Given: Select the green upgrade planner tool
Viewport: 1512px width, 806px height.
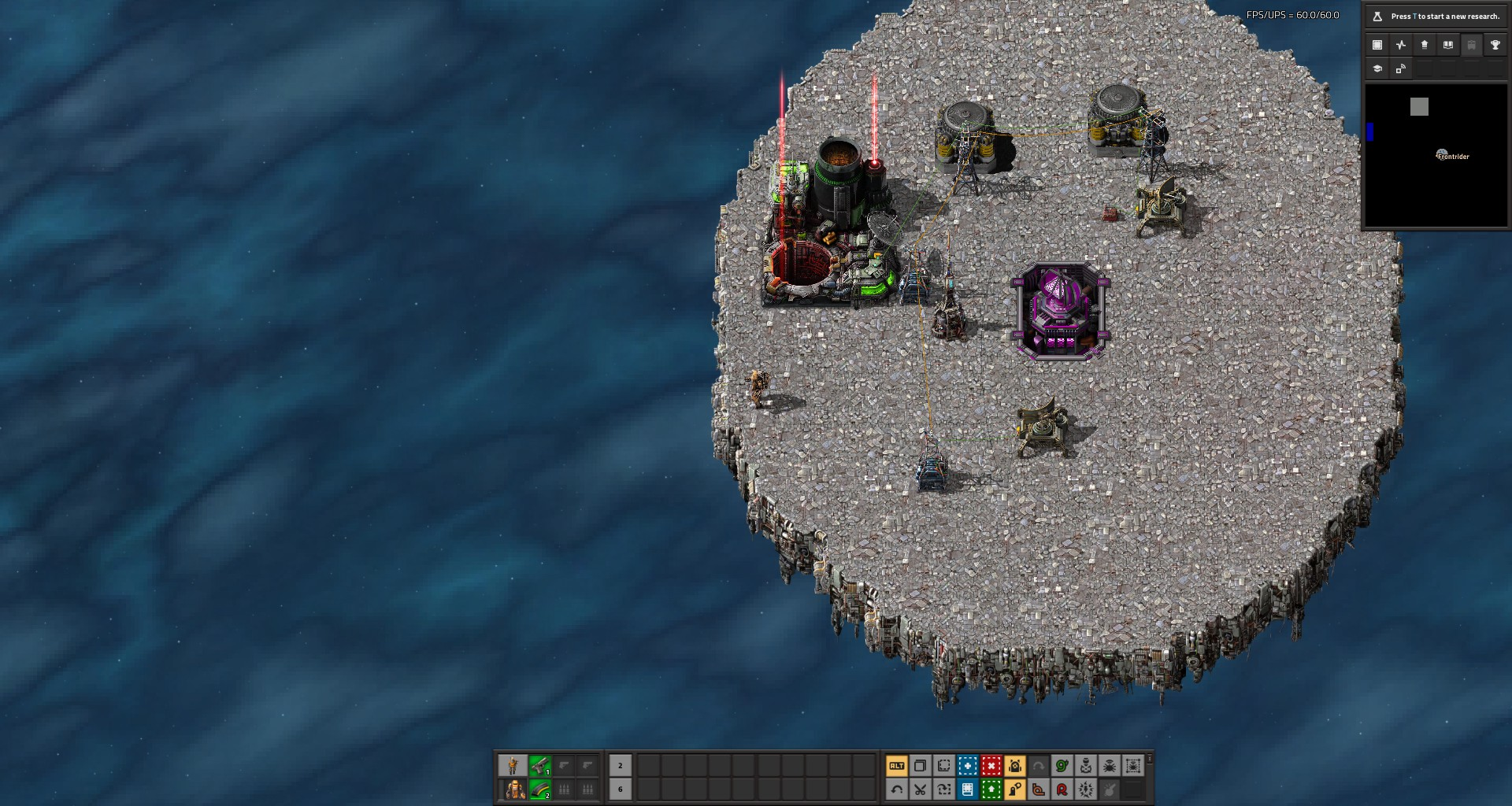Looking at the screenshot, I should pyautogui.click(x=991, y=789).
